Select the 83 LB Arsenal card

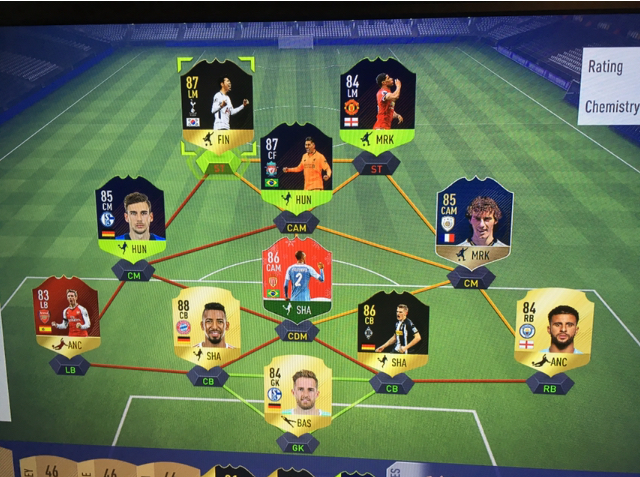pyautogui.click(x=66, y=316)
